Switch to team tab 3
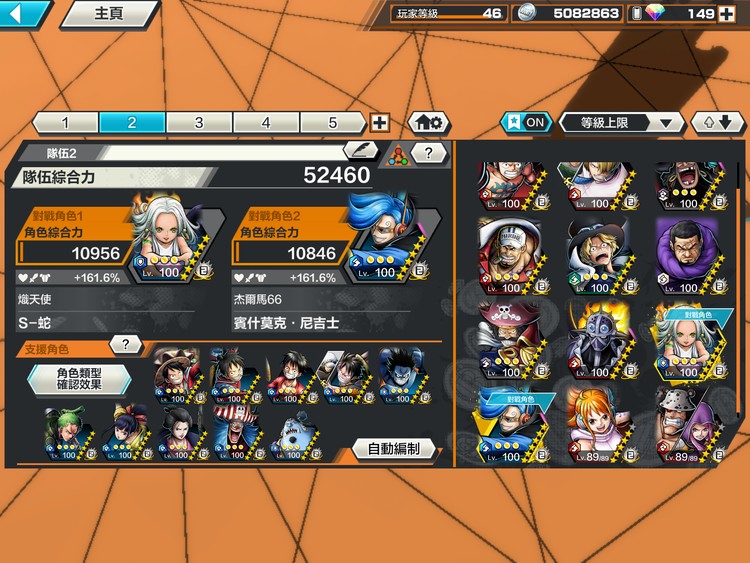The height and width of the screenshot is (563, 750). 199,123
